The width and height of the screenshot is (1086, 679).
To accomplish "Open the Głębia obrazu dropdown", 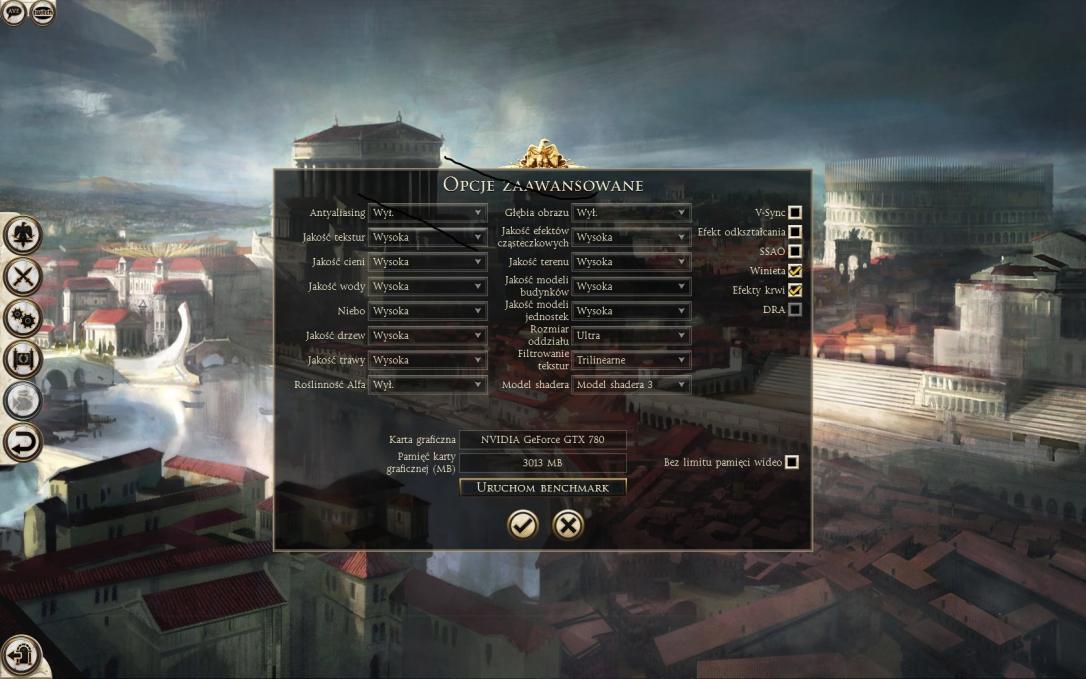I will tap(631, 213).
